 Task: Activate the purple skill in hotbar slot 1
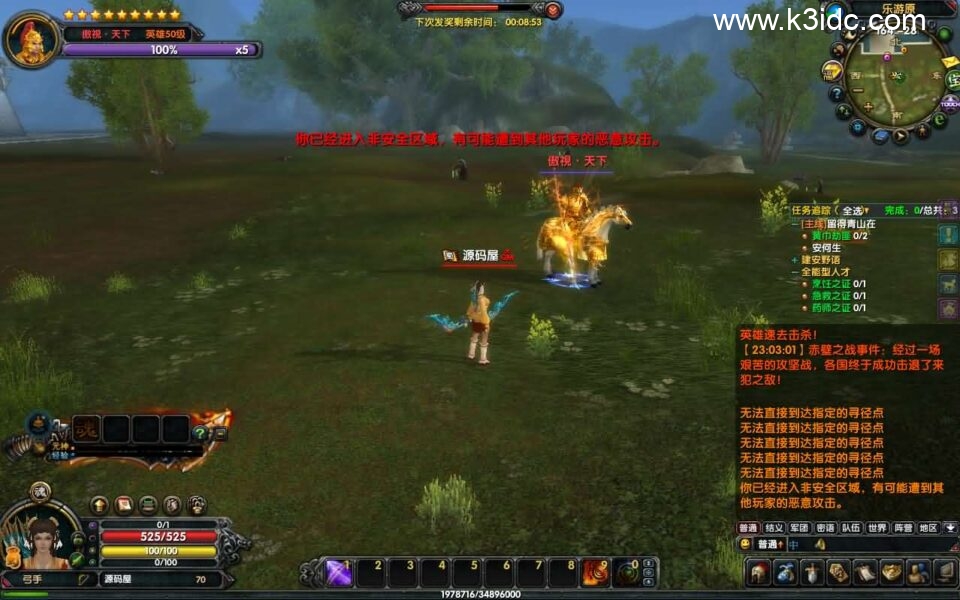pyautogui.click(x=339, y=573)
